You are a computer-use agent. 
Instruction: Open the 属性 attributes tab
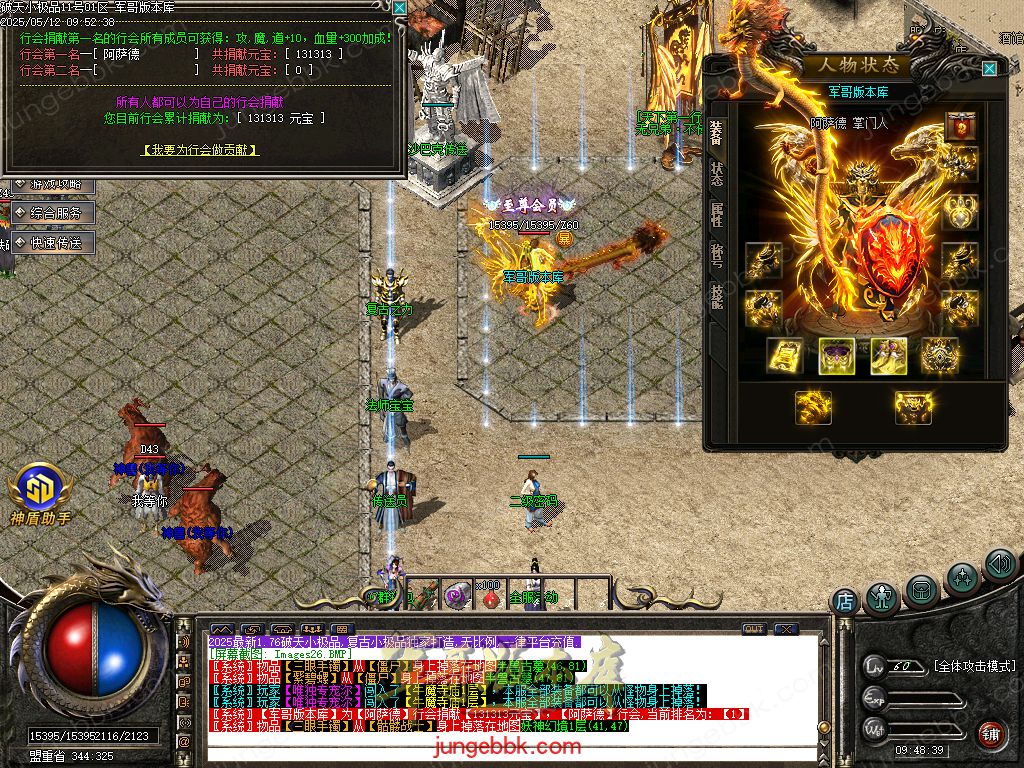[x=717, y=214]
